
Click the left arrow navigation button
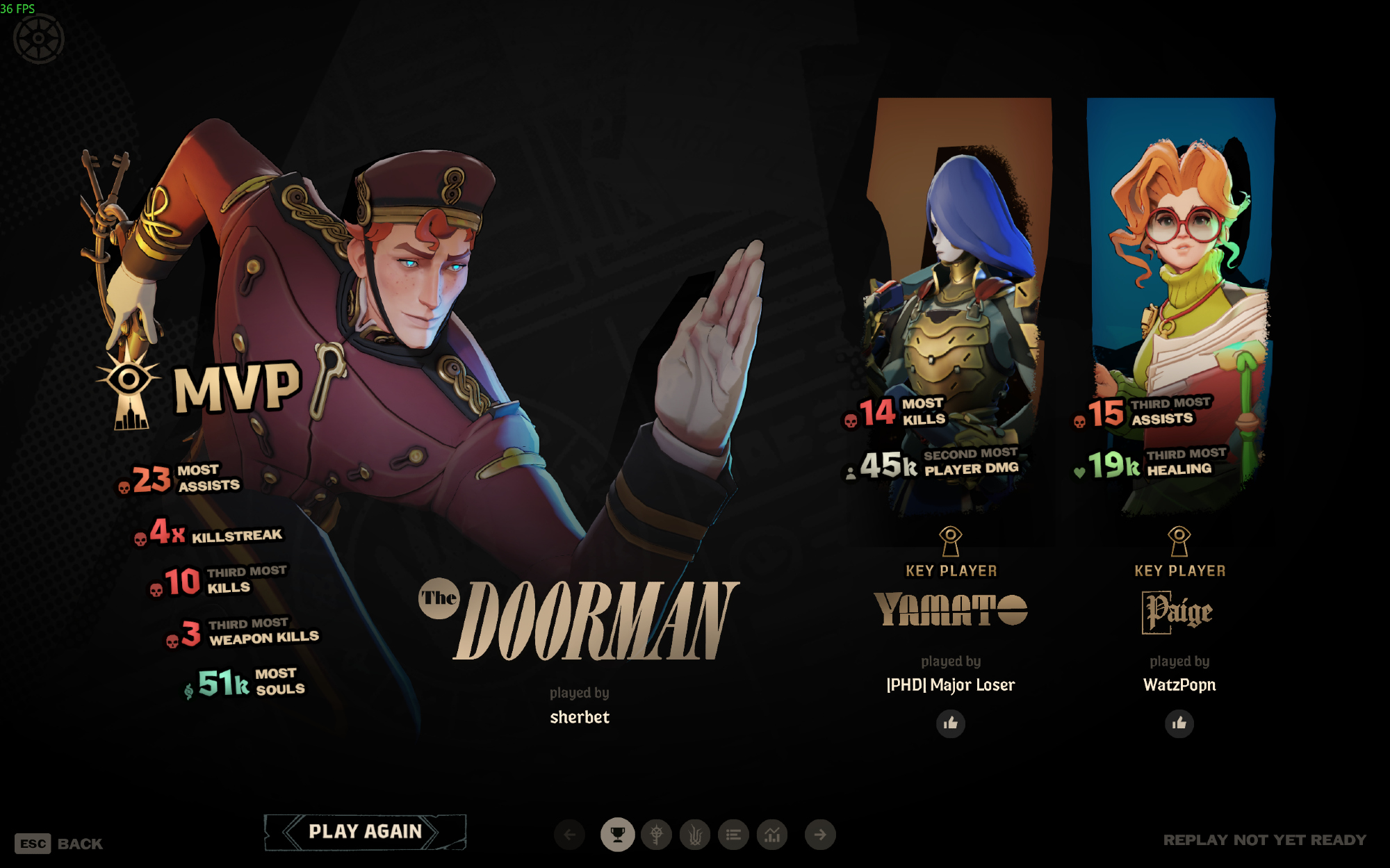570,835
